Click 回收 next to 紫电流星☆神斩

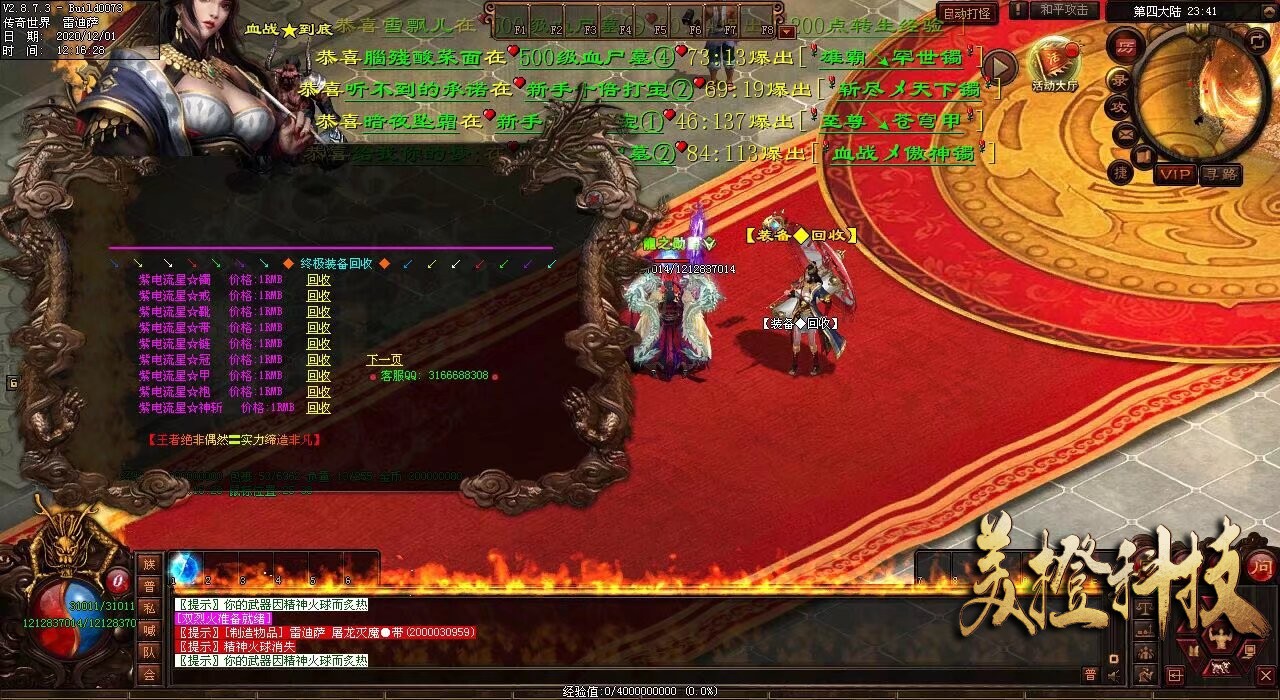pyautogui.click(x=318, y=408)
